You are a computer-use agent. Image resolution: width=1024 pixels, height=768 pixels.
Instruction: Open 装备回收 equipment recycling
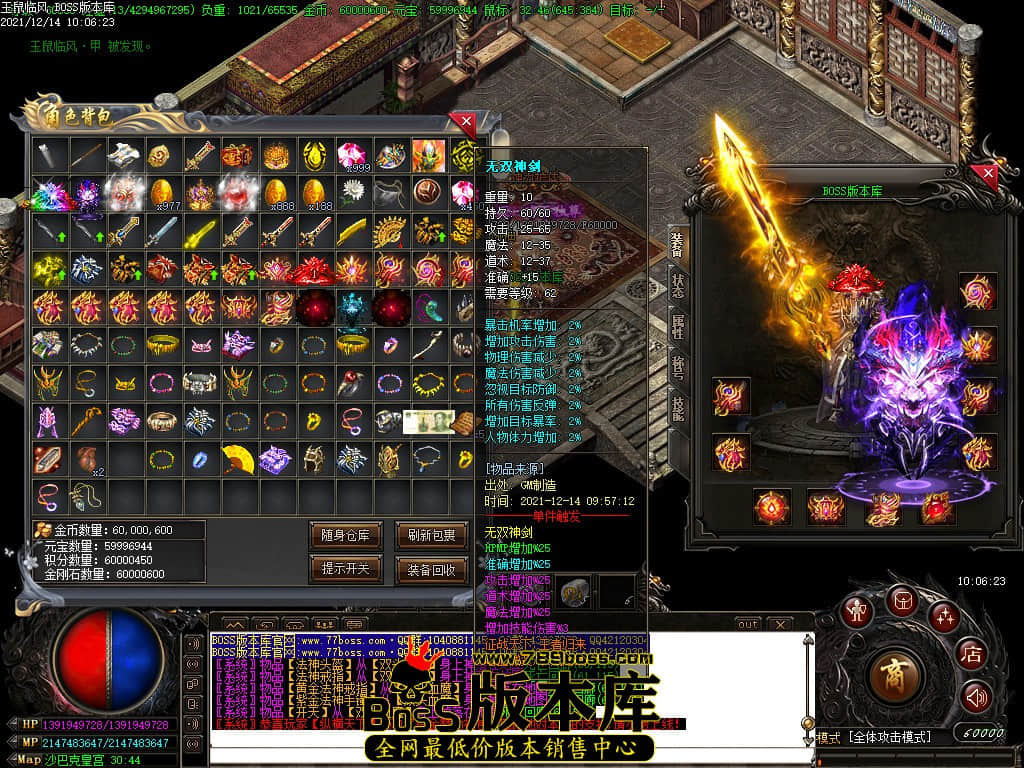pyautogui.click(x=432, y=569)
